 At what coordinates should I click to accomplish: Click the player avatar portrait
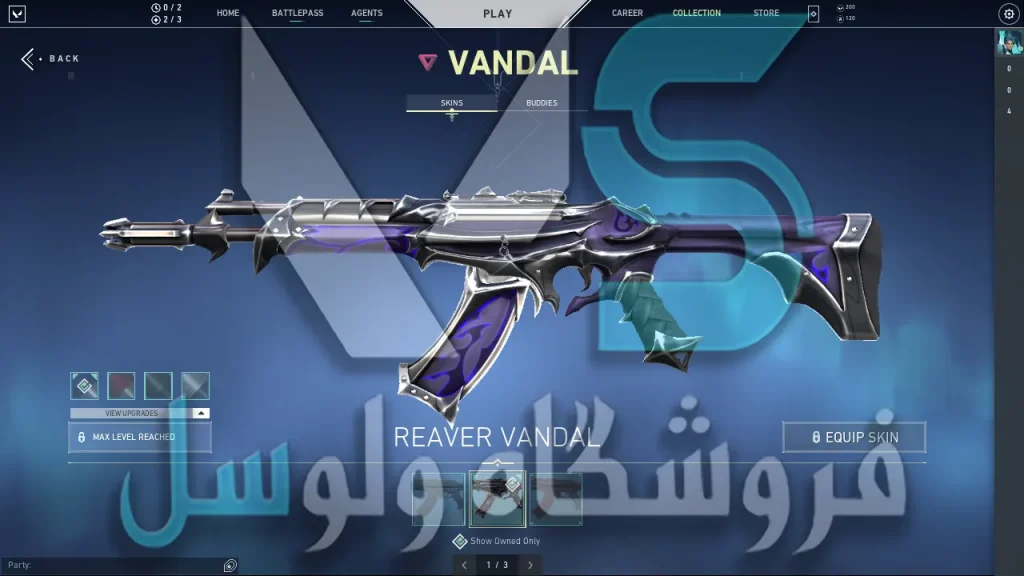(1008, 43)
